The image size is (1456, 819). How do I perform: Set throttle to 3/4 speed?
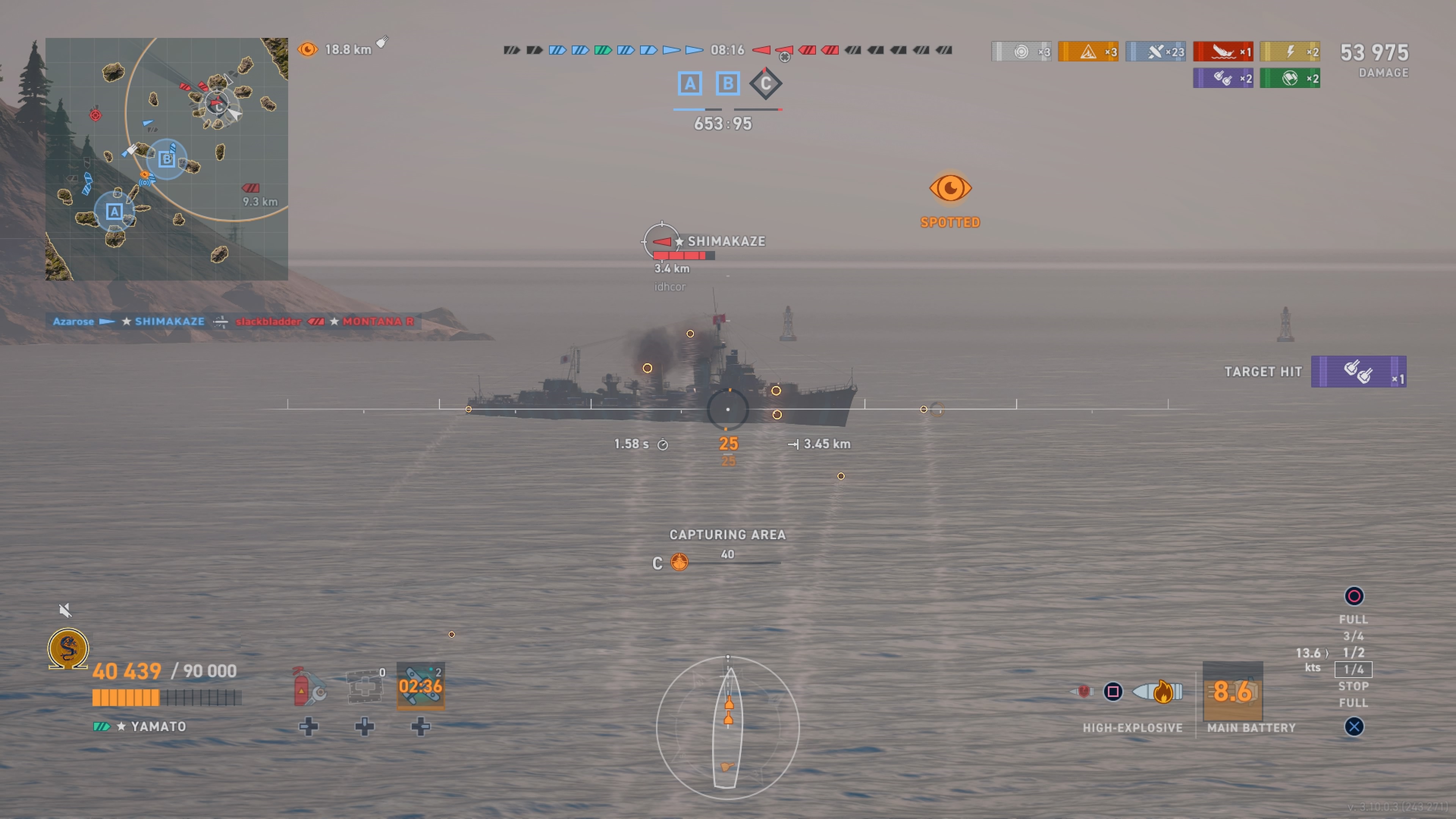1353,636
